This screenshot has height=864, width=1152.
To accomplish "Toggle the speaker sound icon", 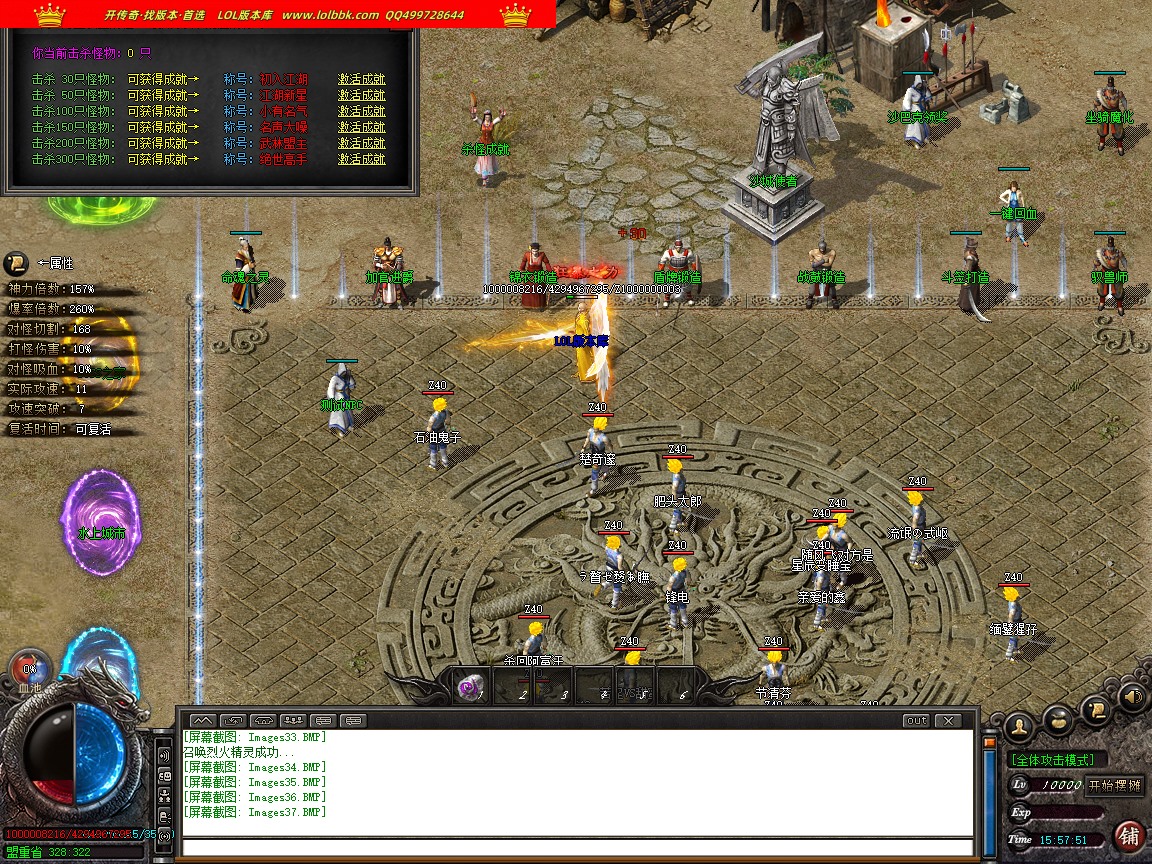I will coord(1133,696).
